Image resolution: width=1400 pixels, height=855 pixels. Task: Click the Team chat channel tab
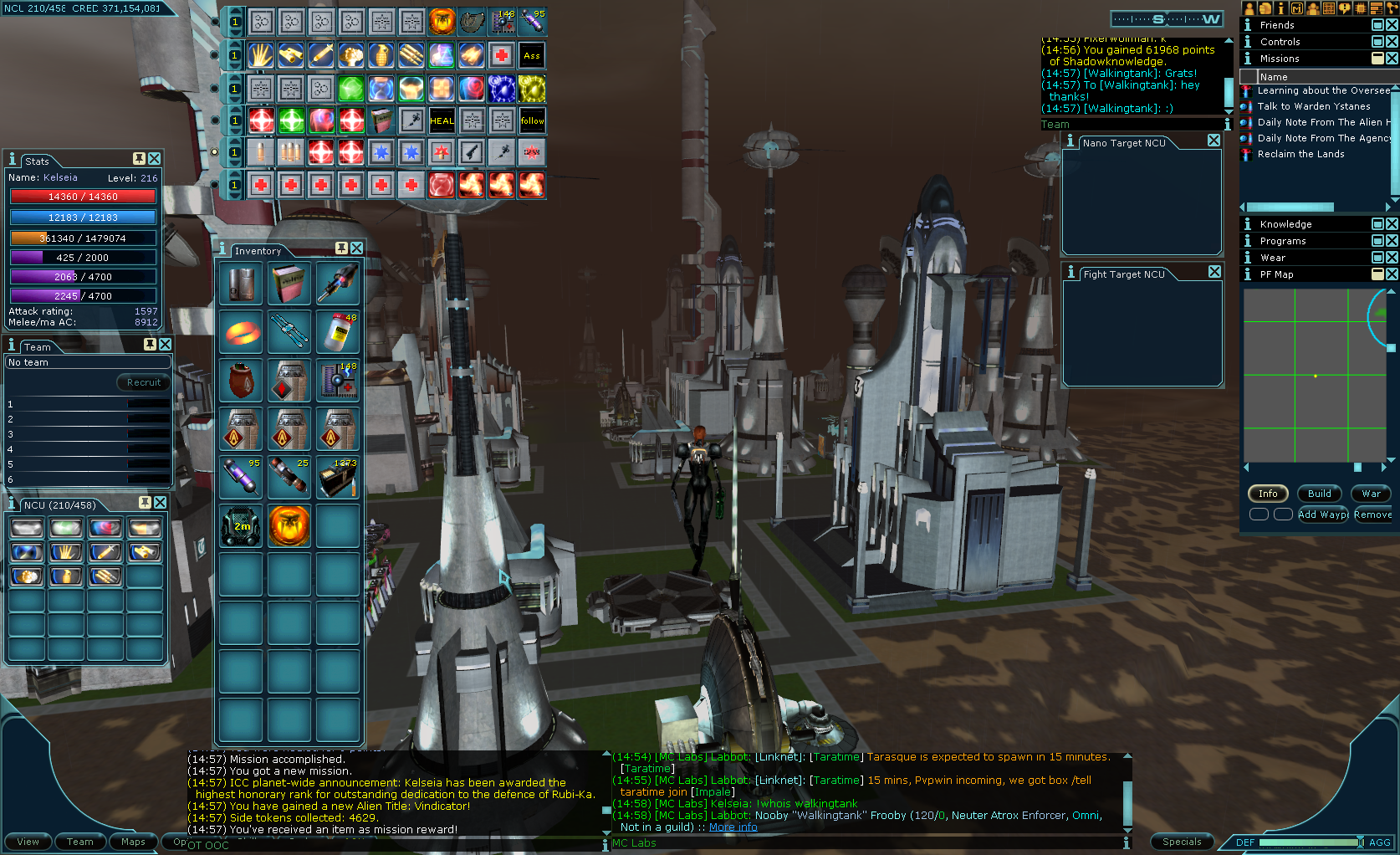tap(1055, 125)
